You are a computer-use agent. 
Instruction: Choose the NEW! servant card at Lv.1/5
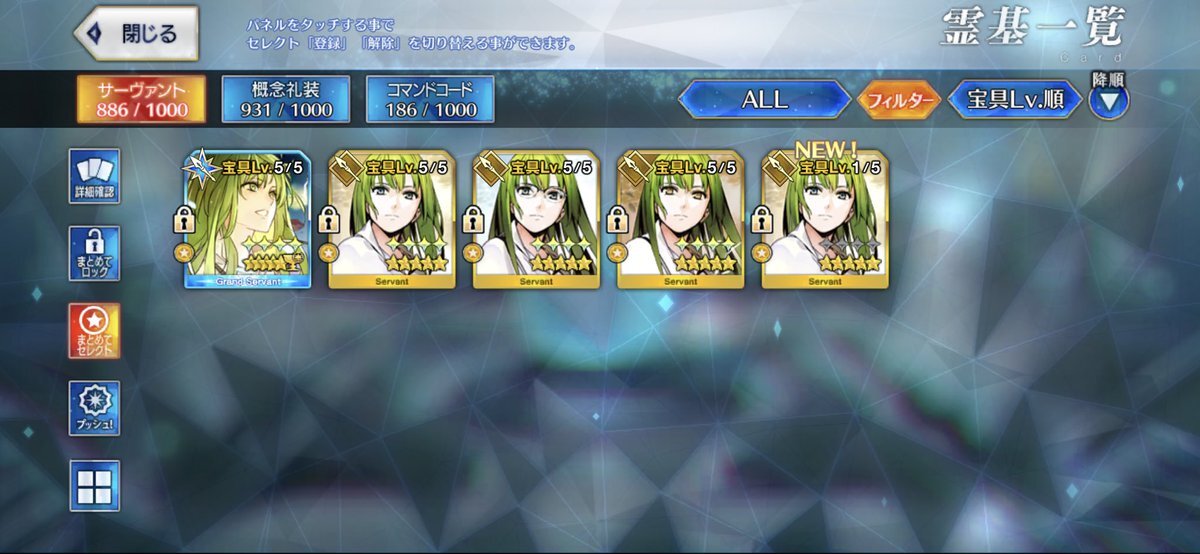point(824,222)
